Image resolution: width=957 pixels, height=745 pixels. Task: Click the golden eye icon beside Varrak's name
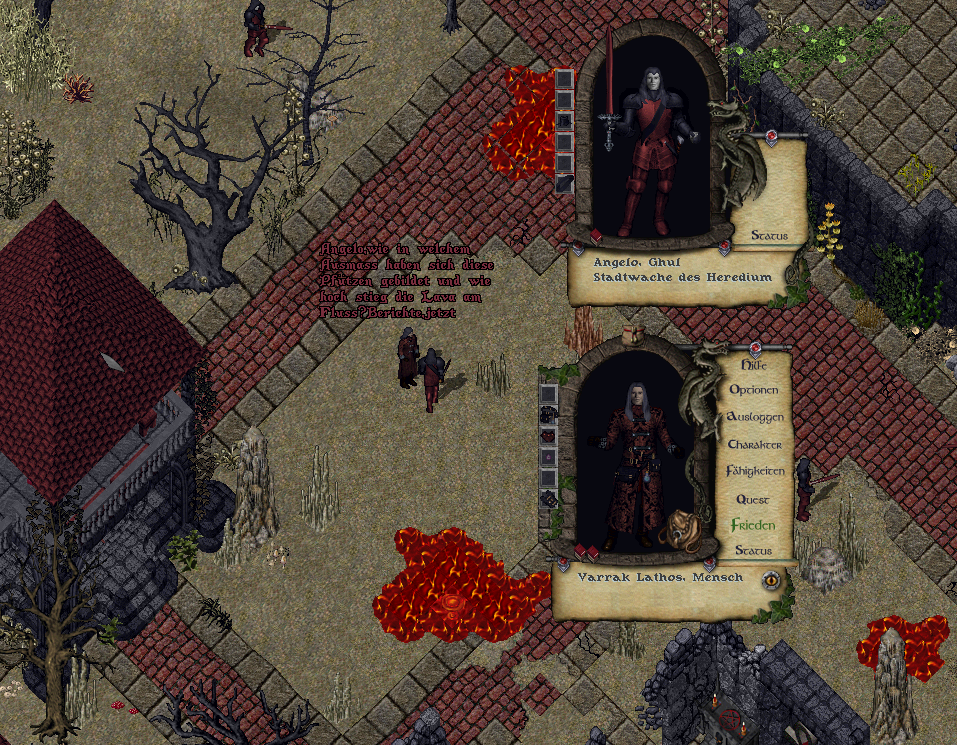(x=771, y=579)
